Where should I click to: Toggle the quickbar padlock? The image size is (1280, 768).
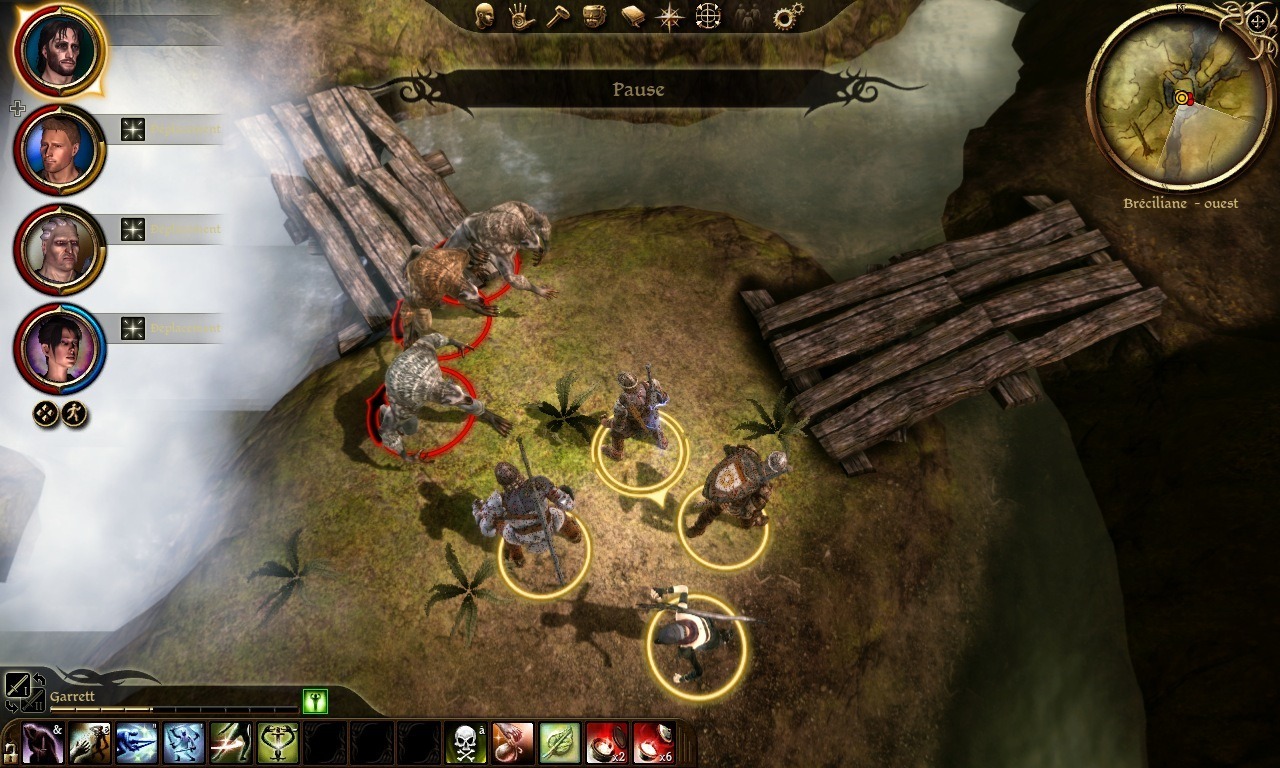10,751
